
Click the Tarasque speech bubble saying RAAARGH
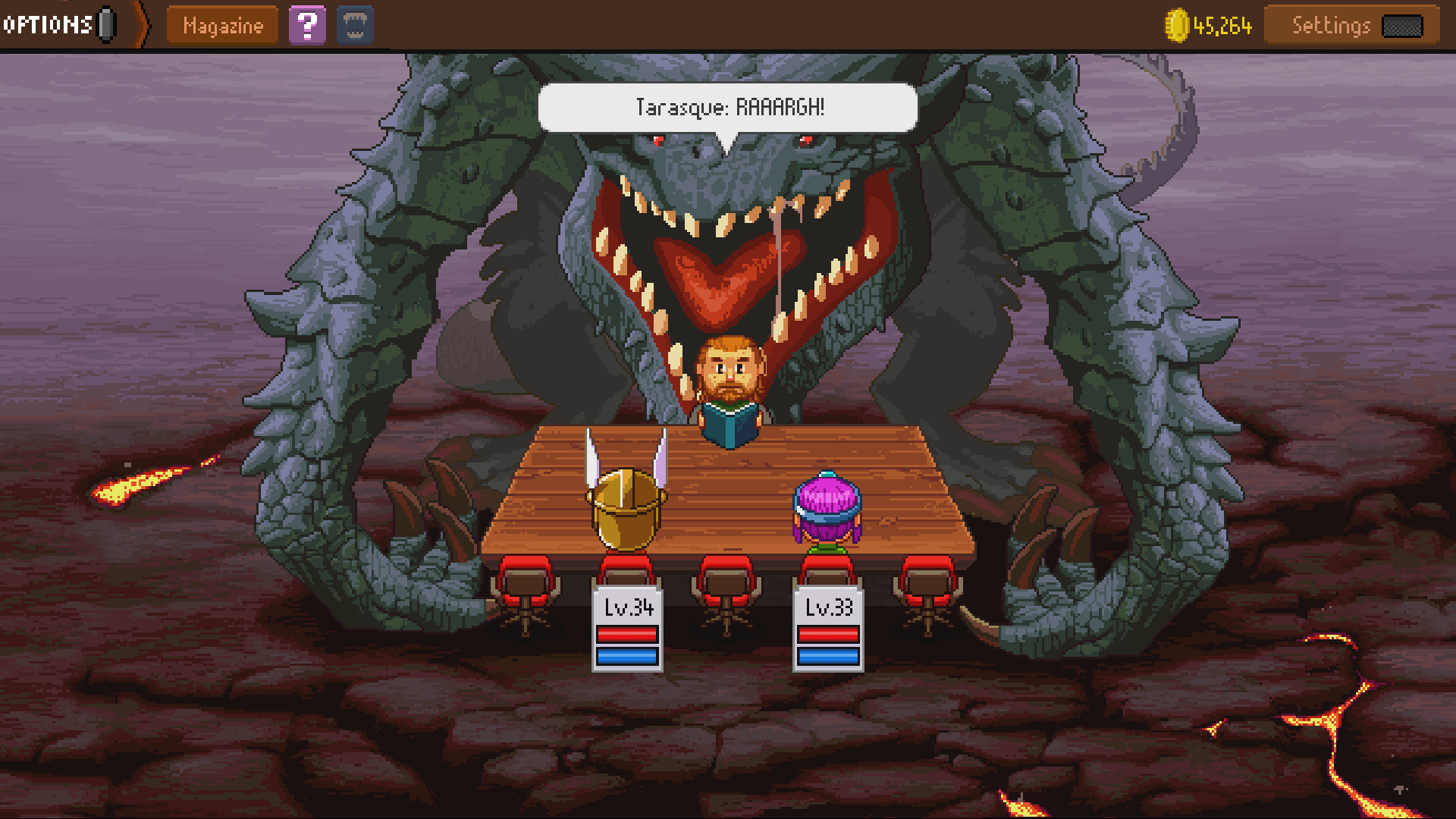pos(727,107)
